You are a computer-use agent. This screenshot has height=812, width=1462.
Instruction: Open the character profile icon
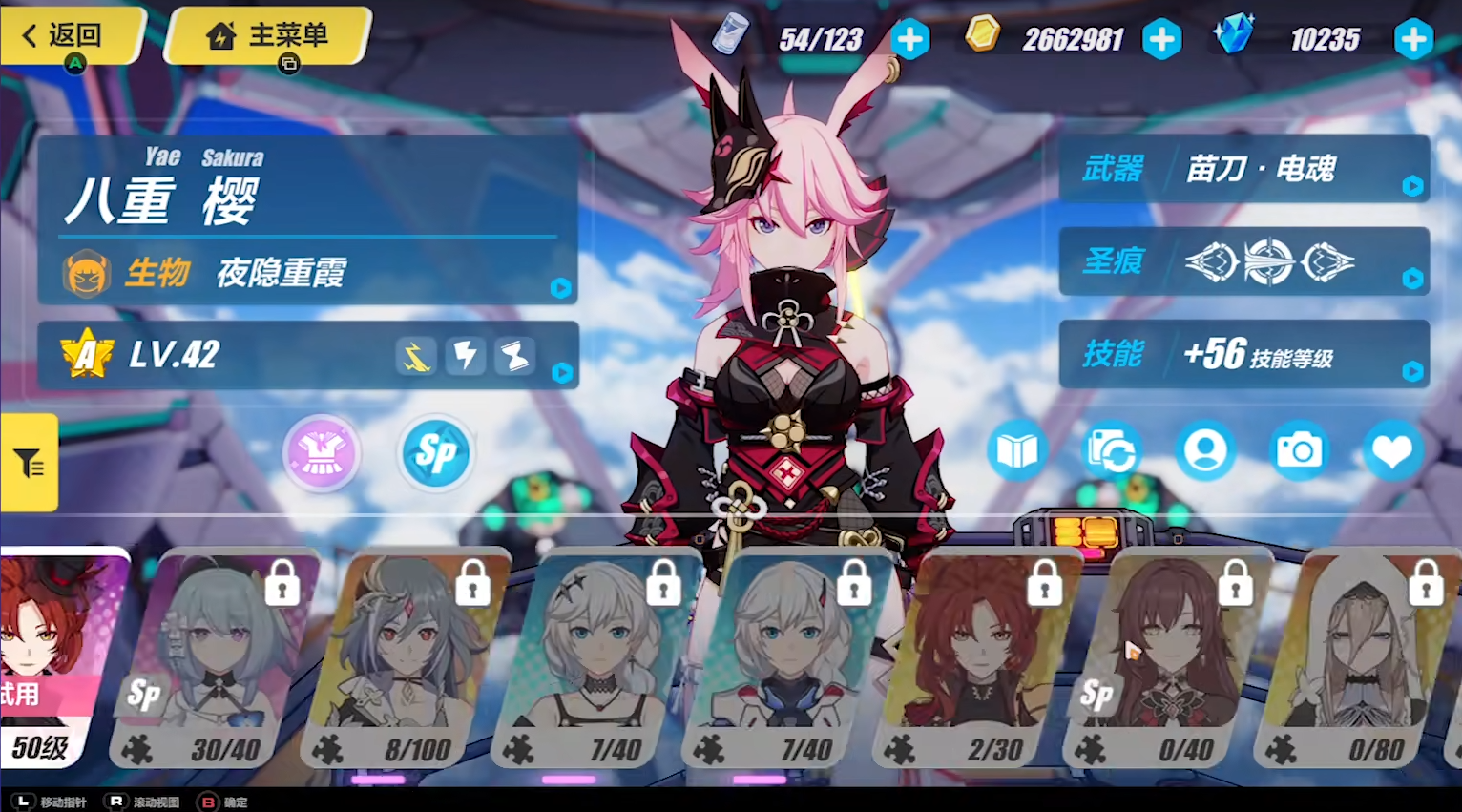click(1205, 449)
